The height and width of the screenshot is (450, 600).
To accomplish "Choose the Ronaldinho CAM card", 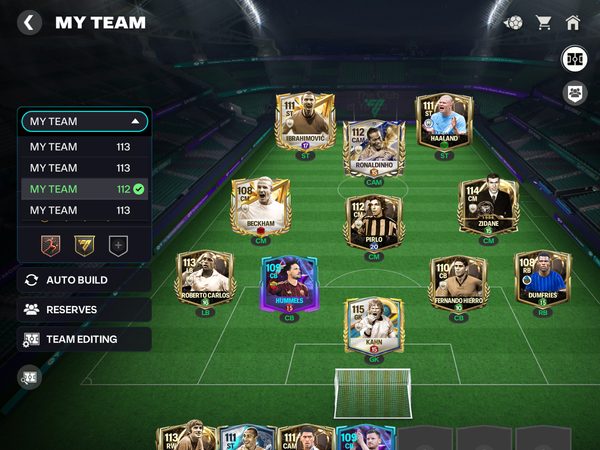I will pos(373,148).
